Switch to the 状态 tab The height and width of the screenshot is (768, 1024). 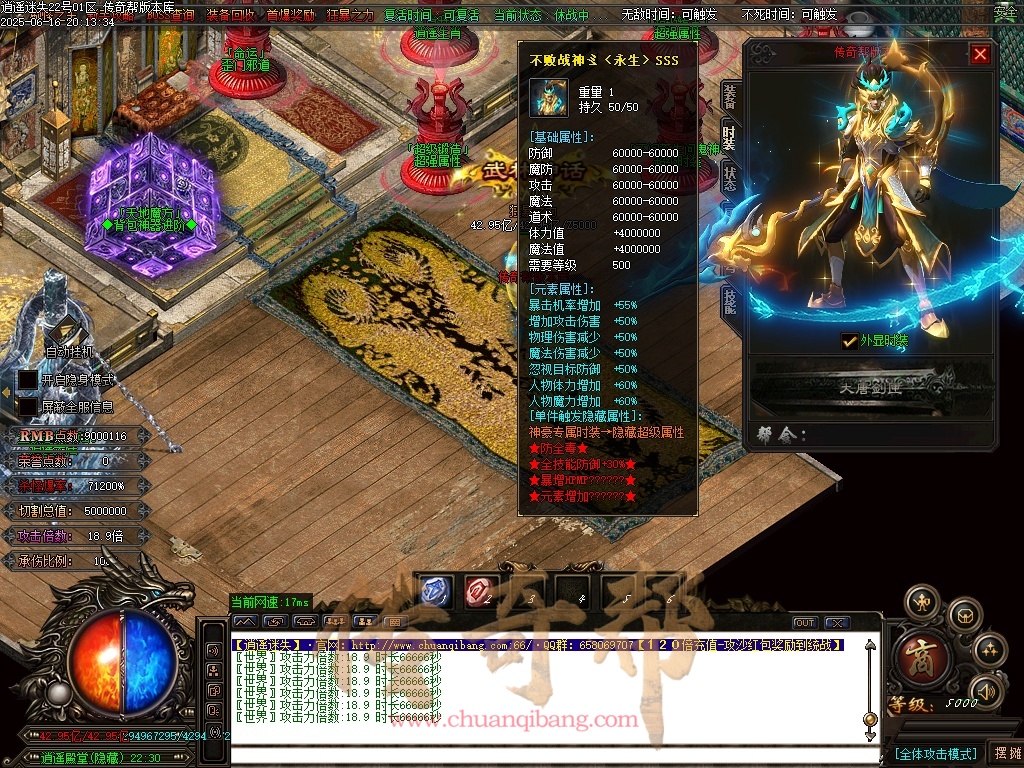point(730,178)
